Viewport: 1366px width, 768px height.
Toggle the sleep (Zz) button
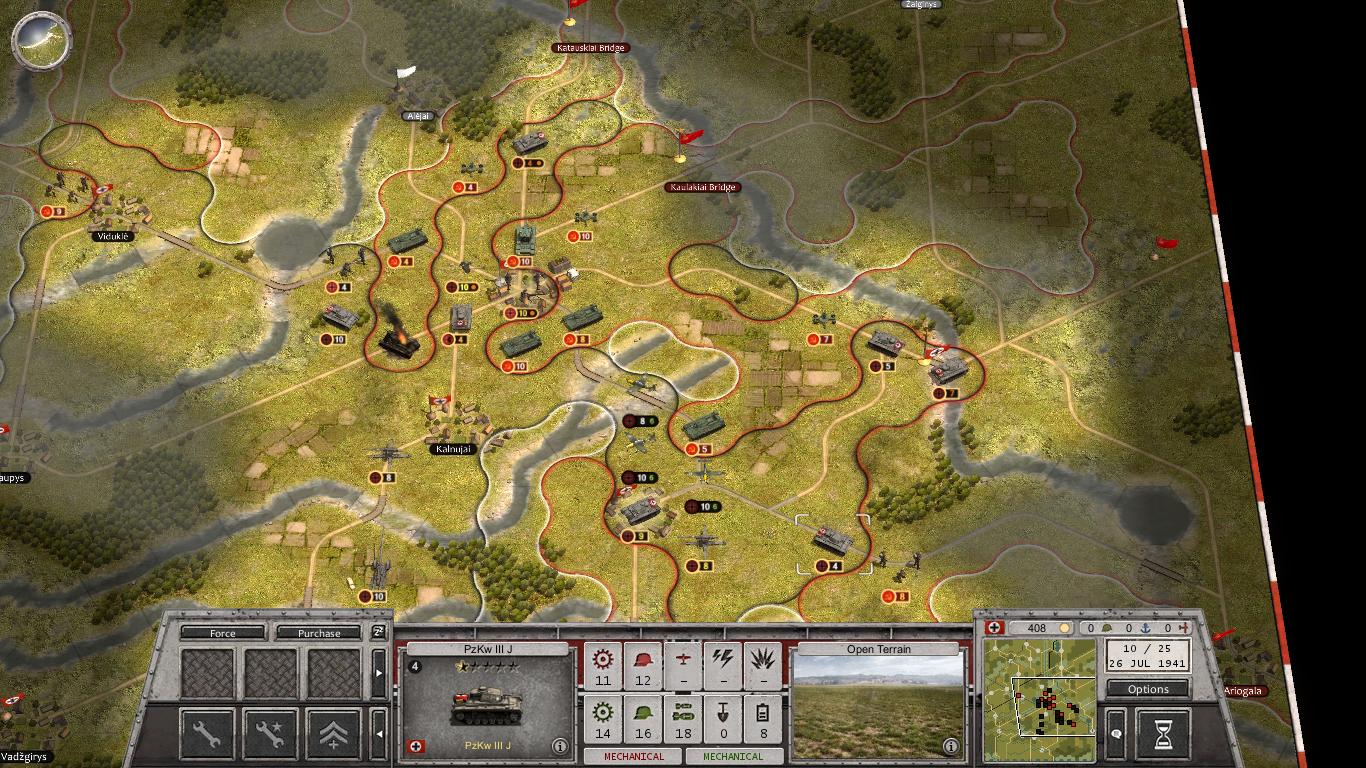click(379, 632)
